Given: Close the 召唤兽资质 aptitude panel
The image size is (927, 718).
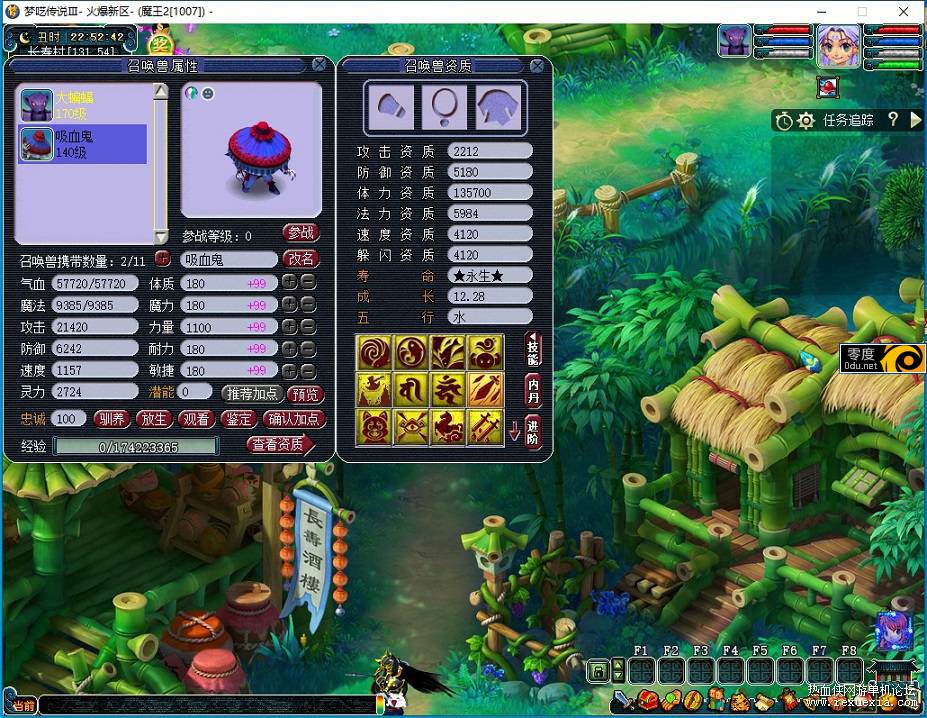Looking at the screenshot, I should [537, 66].
